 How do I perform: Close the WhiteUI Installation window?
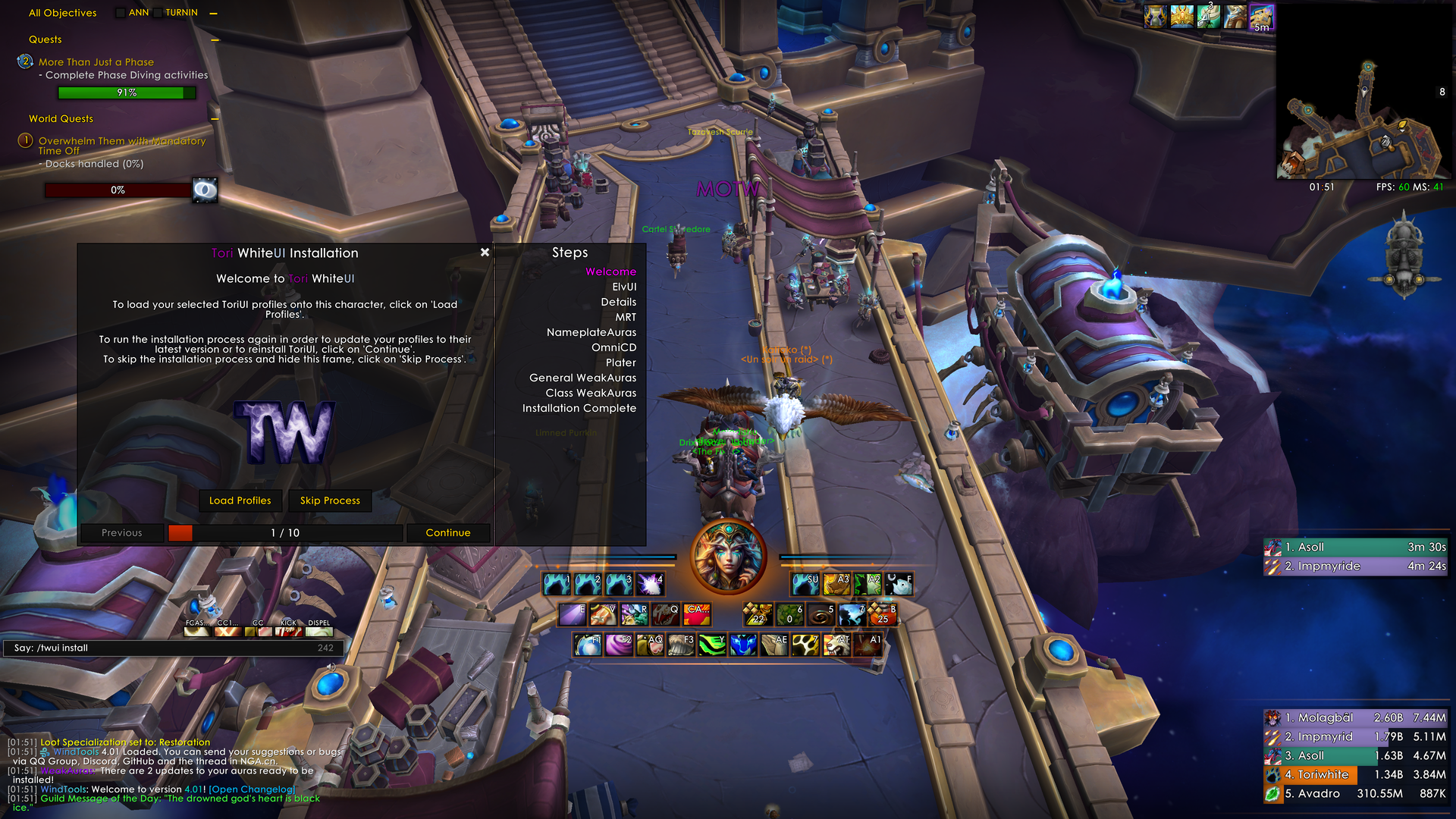[485, 253]
